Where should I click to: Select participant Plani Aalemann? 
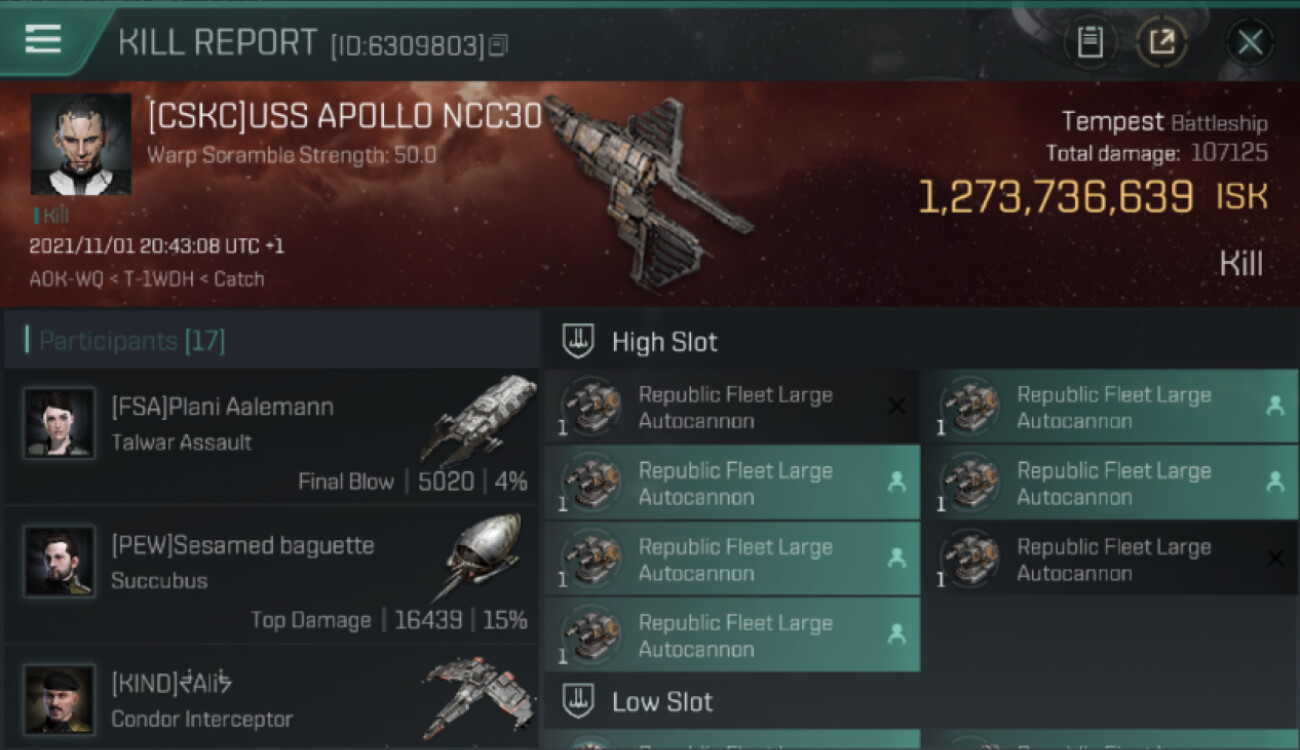click(x=270, y=438)
